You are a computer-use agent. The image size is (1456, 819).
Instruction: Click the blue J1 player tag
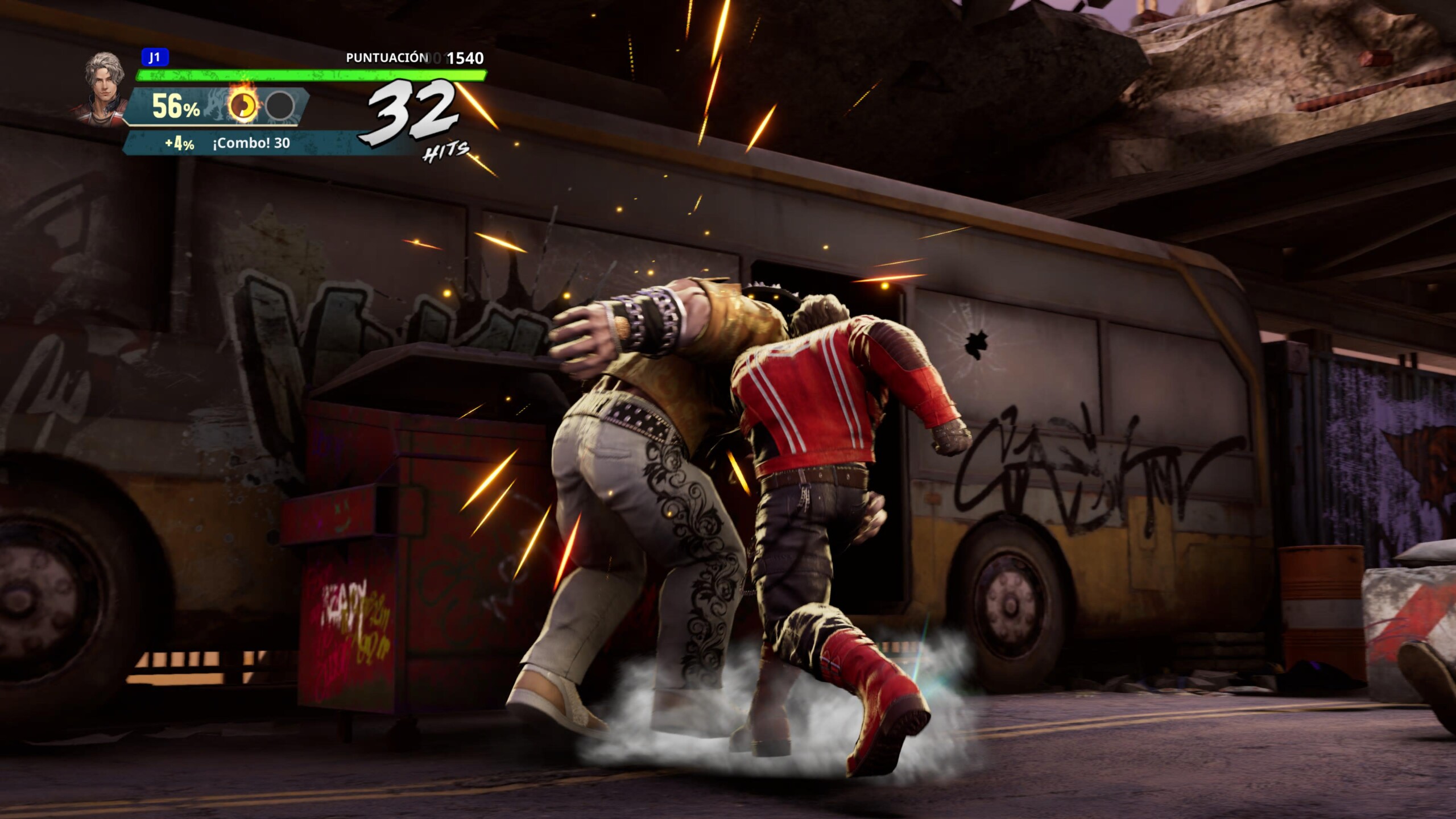click(x=154, y=57)
